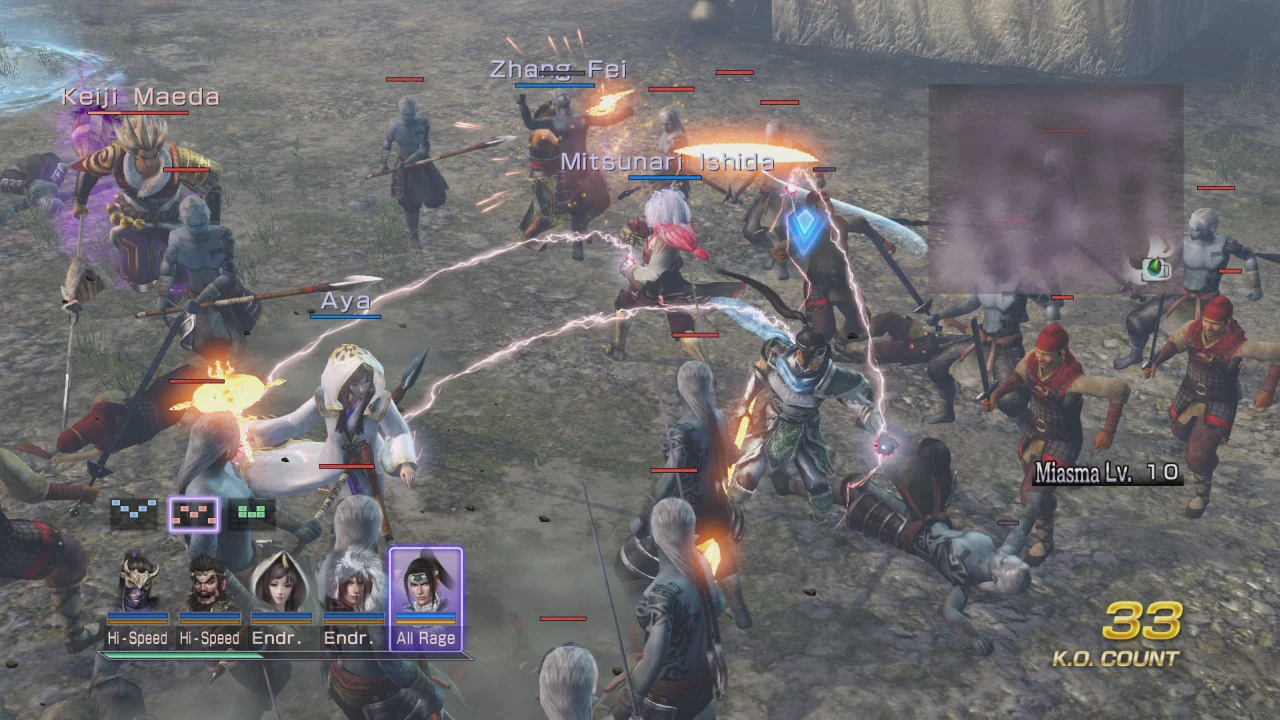1280x720 pixels.
Task: Select the highlighted red formation pattern icon
Action: tap(195, 512)
